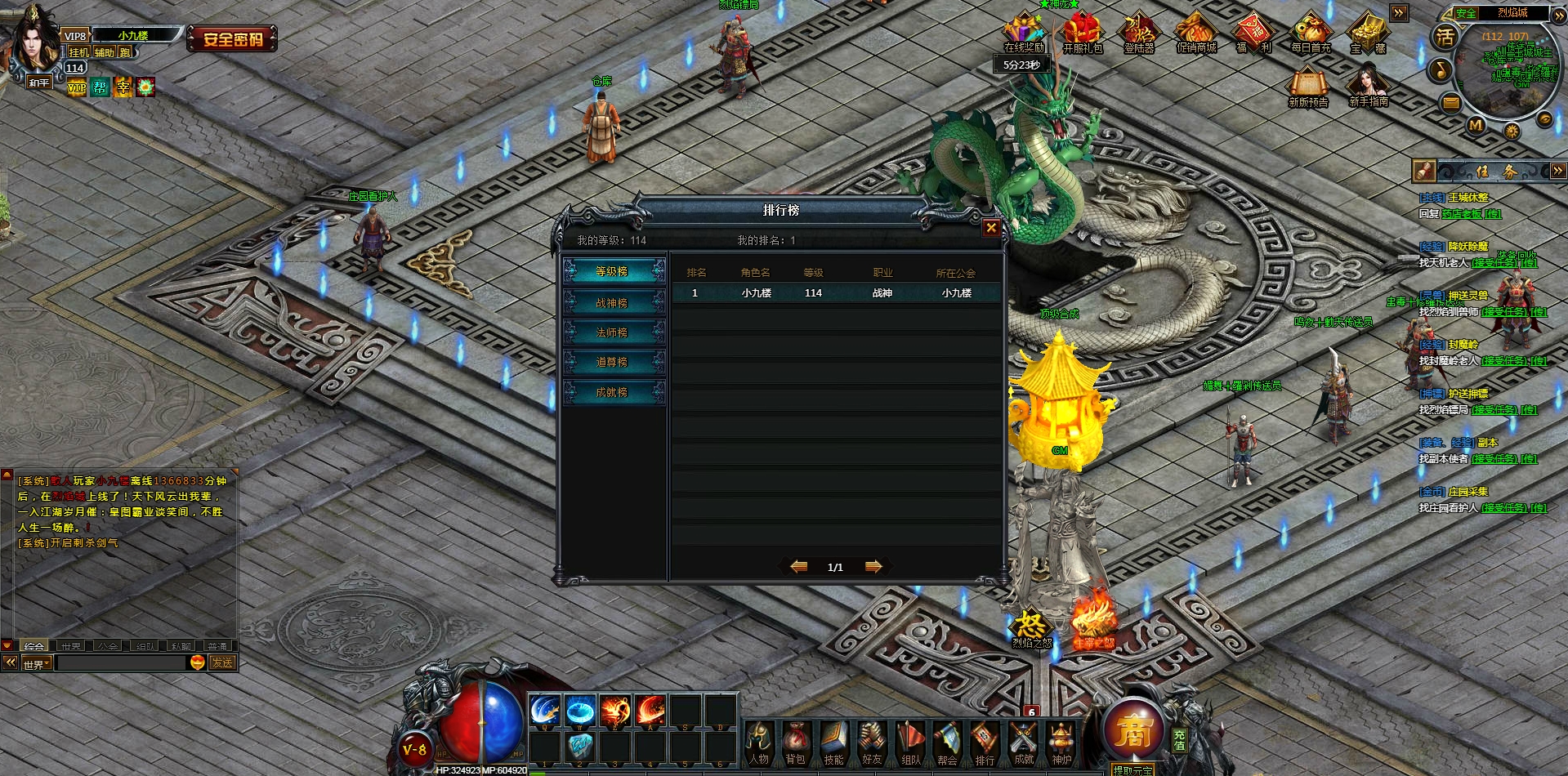
Task: Accept the 降妖除魔 quest via 接受任务 link
Action: [x=1494, y=263]
